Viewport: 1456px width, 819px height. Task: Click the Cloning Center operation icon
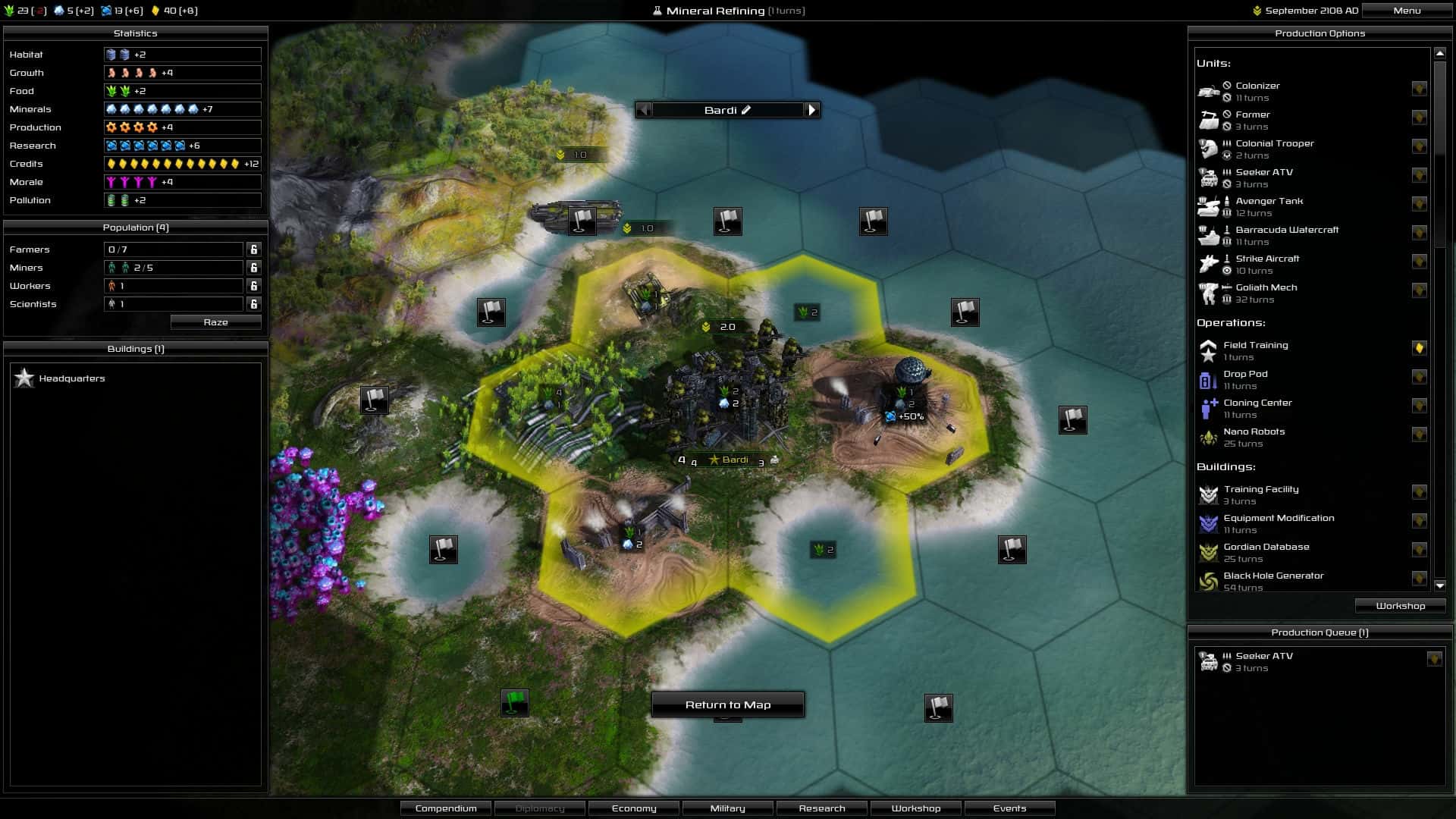(x=1209, y=408)
